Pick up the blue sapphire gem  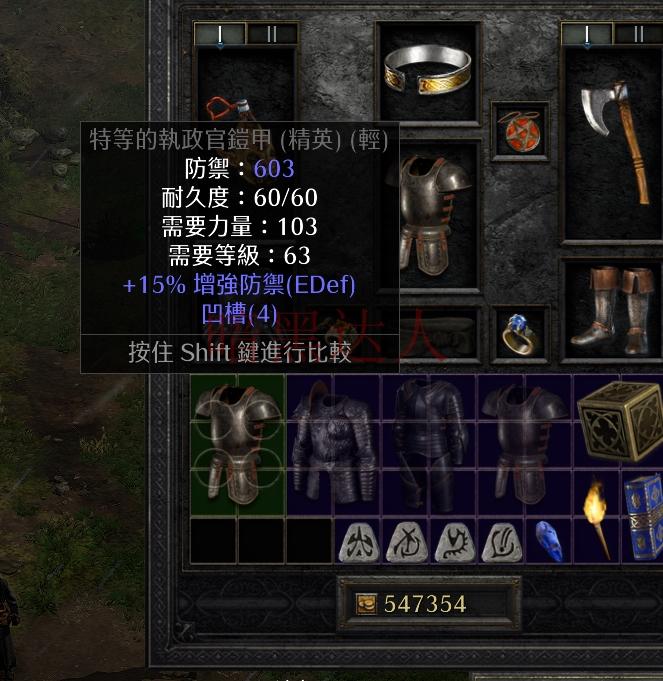click(549, 540)
